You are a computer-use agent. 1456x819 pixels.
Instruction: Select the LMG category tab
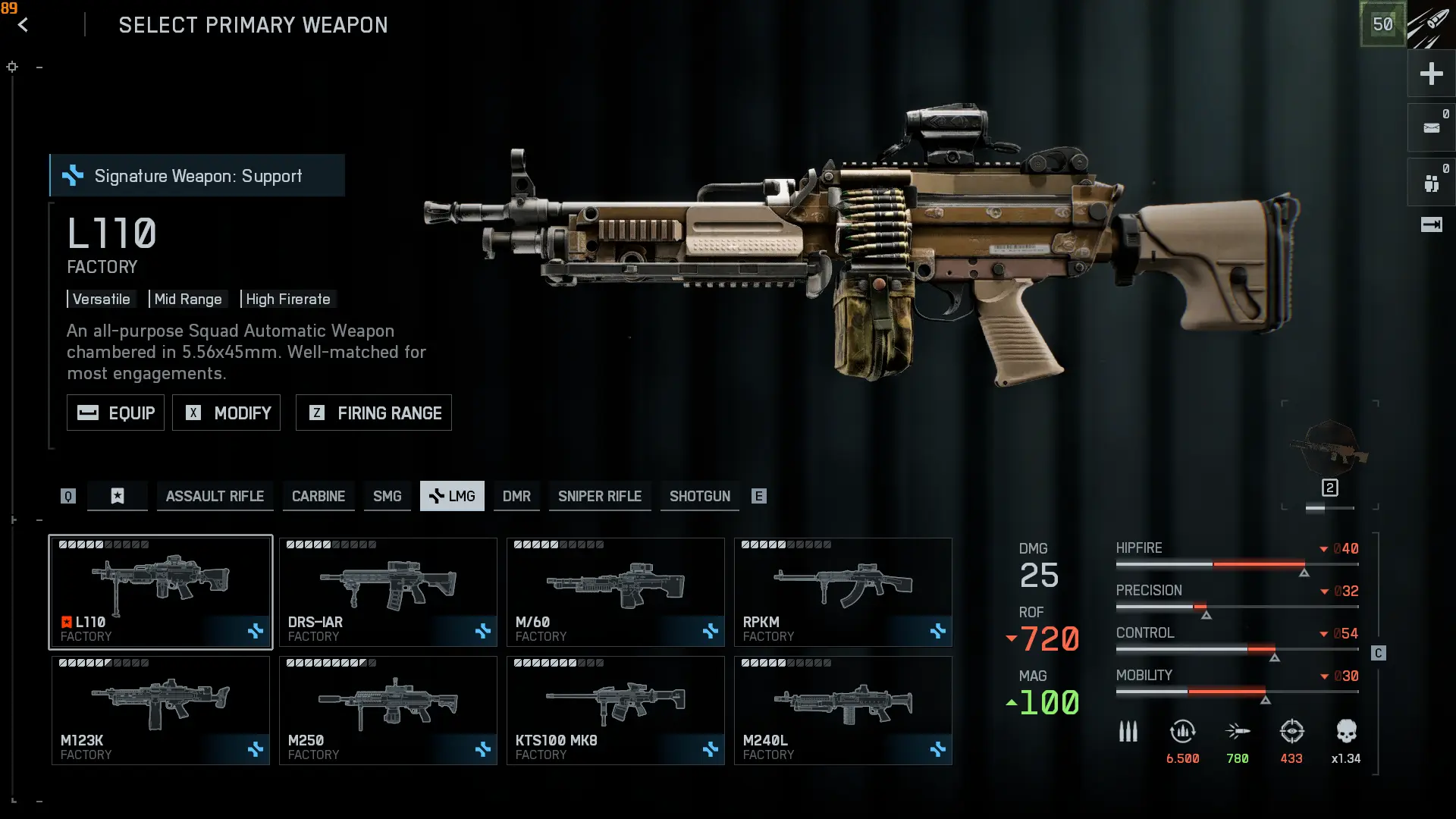point(452,496)
